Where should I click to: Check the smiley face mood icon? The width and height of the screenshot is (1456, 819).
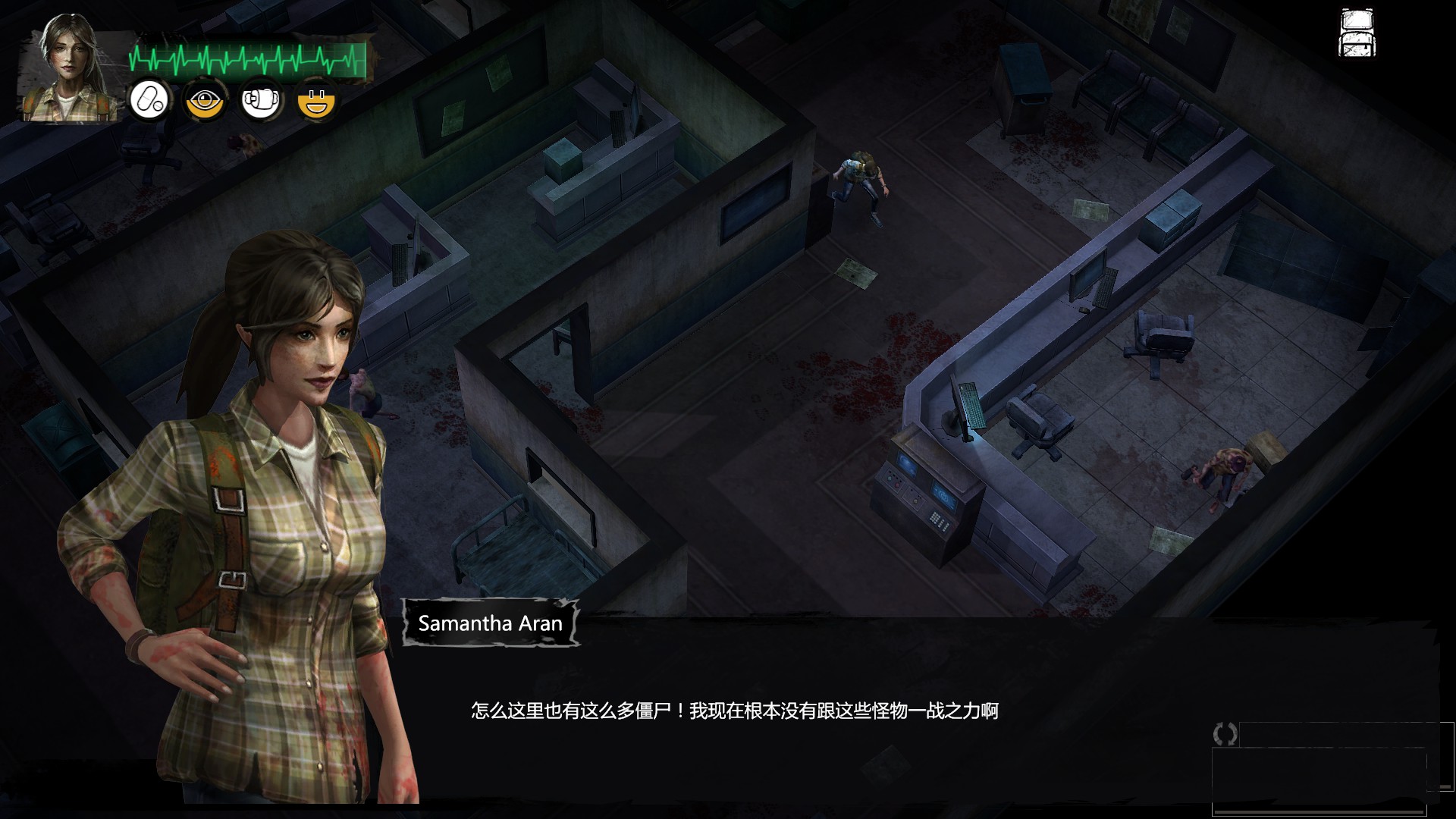[x=317, y=100]
